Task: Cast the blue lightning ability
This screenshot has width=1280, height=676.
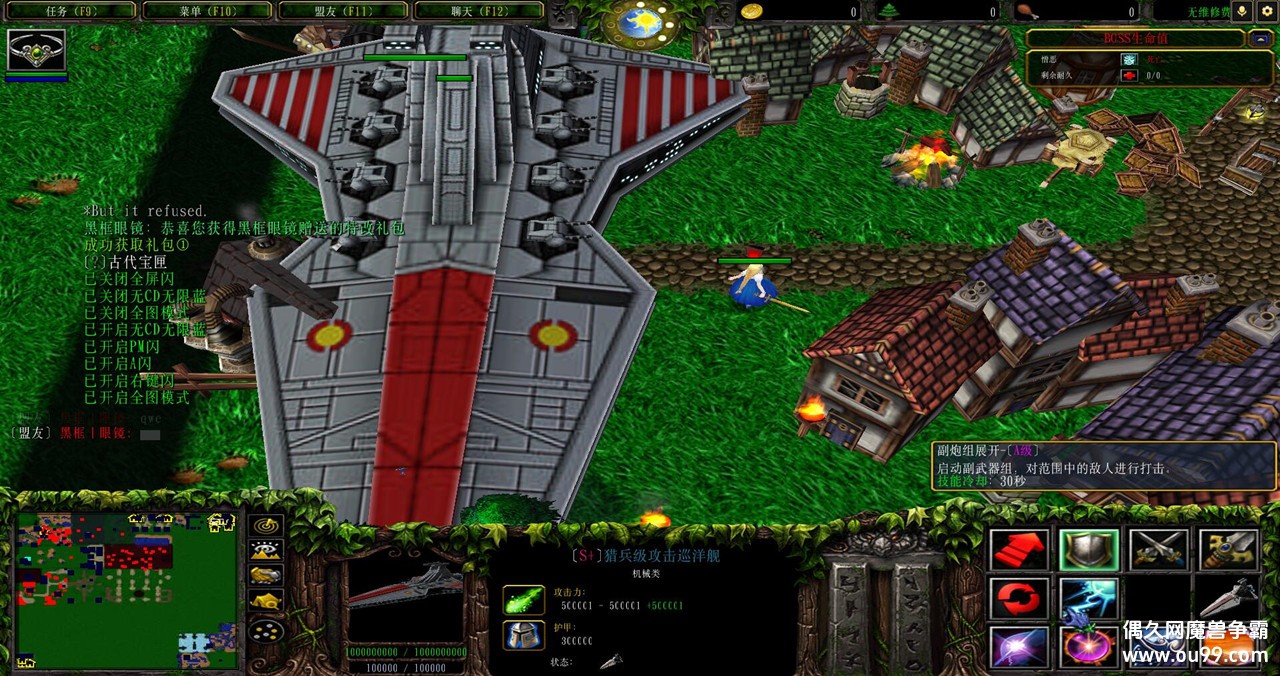Action: click(1088, 598)
